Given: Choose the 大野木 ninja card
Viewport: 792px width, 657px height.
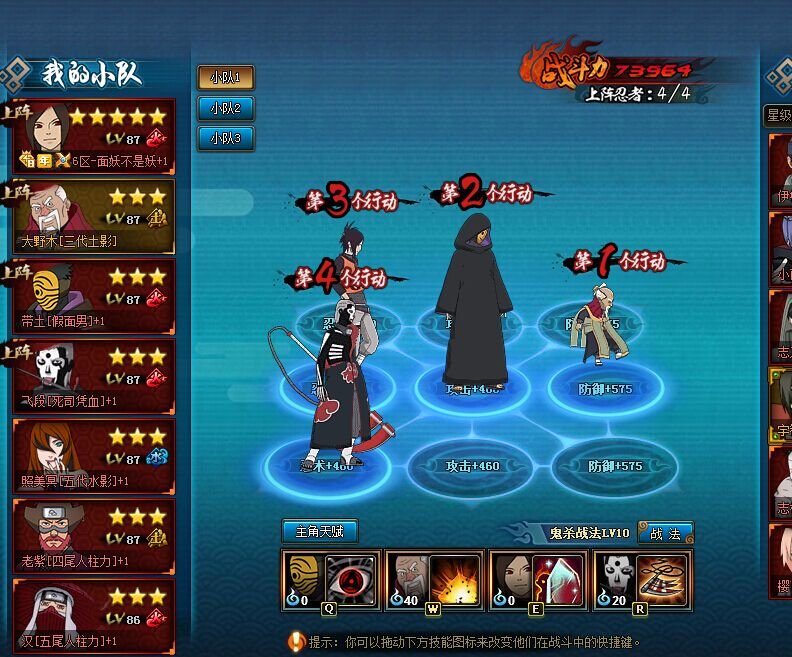Looking at the screenshot, I should point(94,216).
